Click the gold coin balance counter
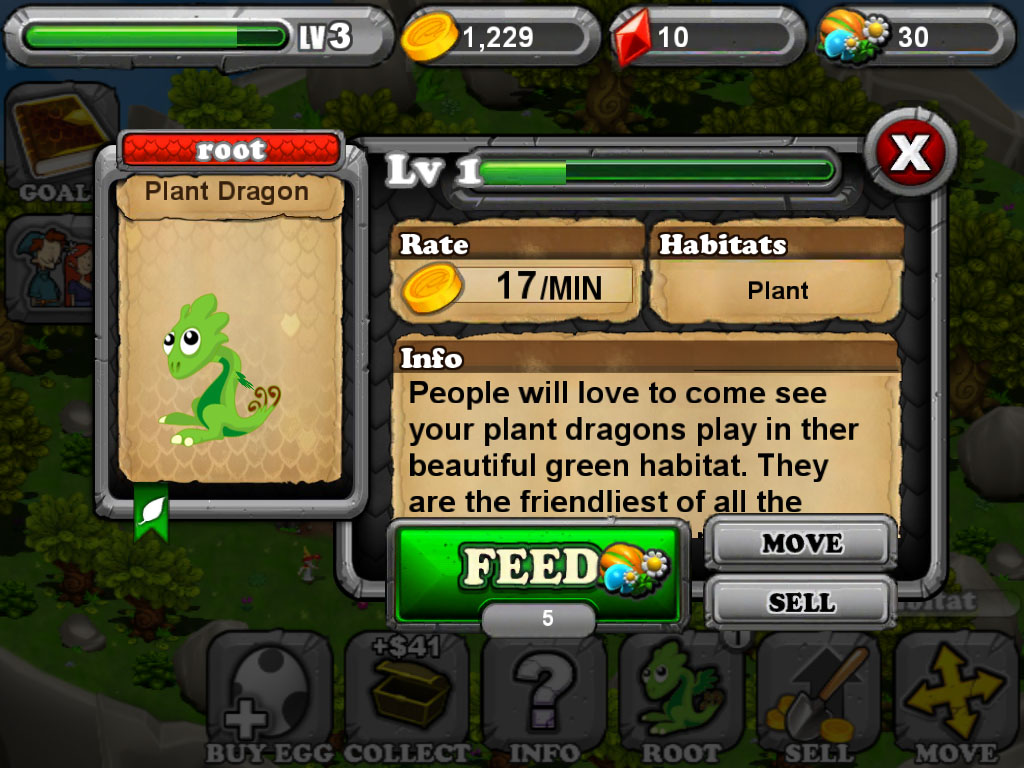Screen dimensions: 1024x768 pyautogui.click(x=497, y=38)
